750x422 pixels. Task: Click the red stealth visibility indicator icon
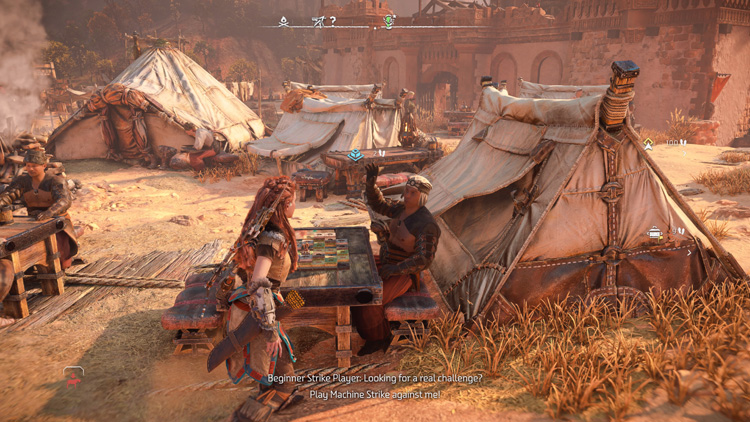click(x=73, y=375)
